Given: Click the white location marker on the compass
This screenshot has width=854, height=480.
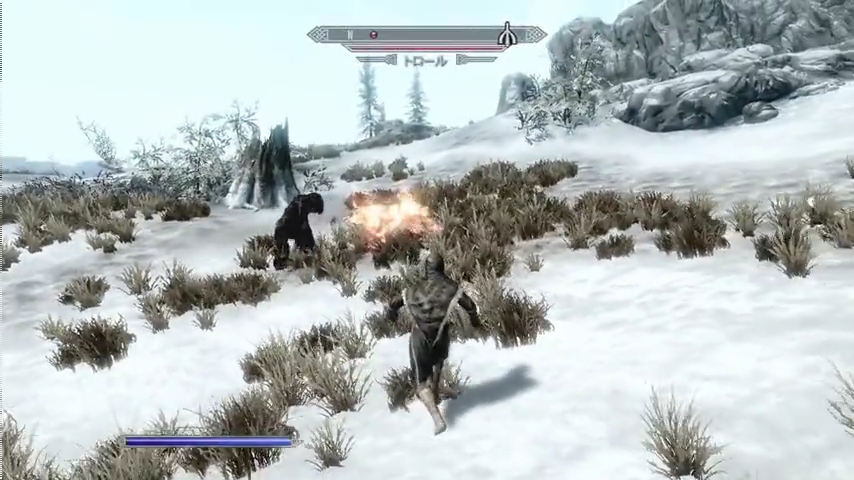Looking at the screenshot, I should pos(507,35).
